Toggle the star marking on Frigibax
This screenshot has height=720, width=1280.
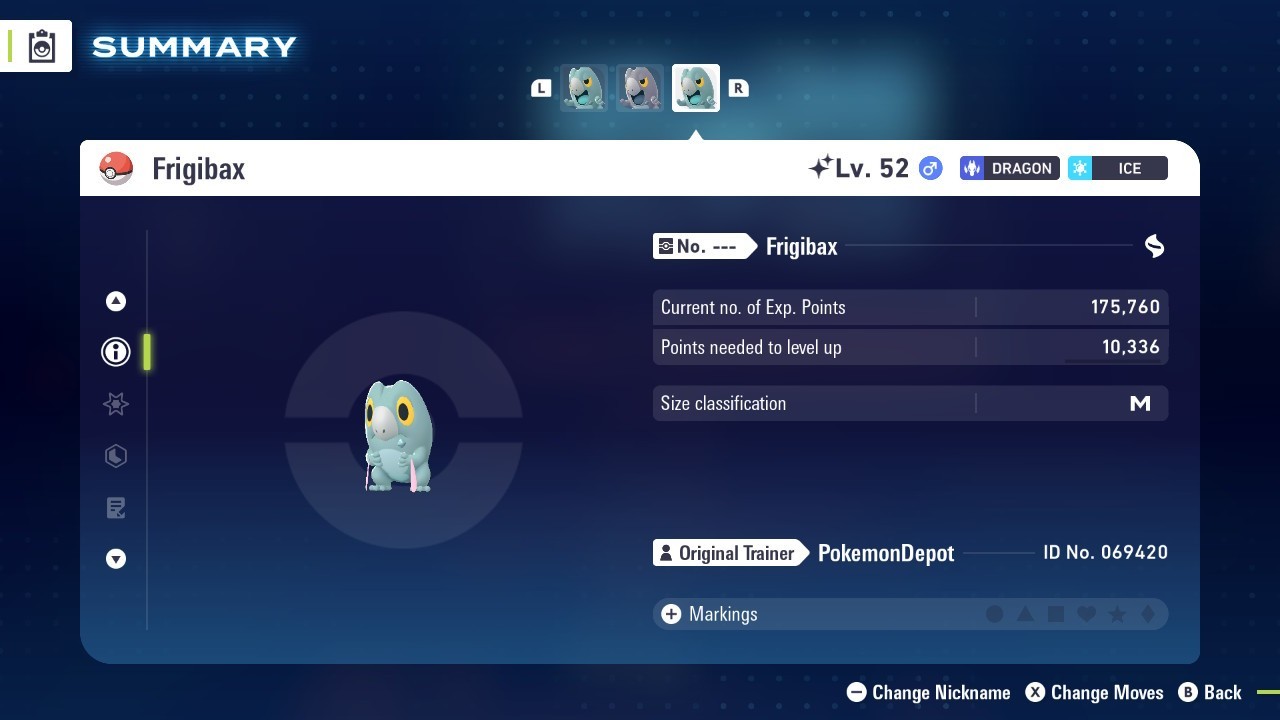click(1117, 613)
